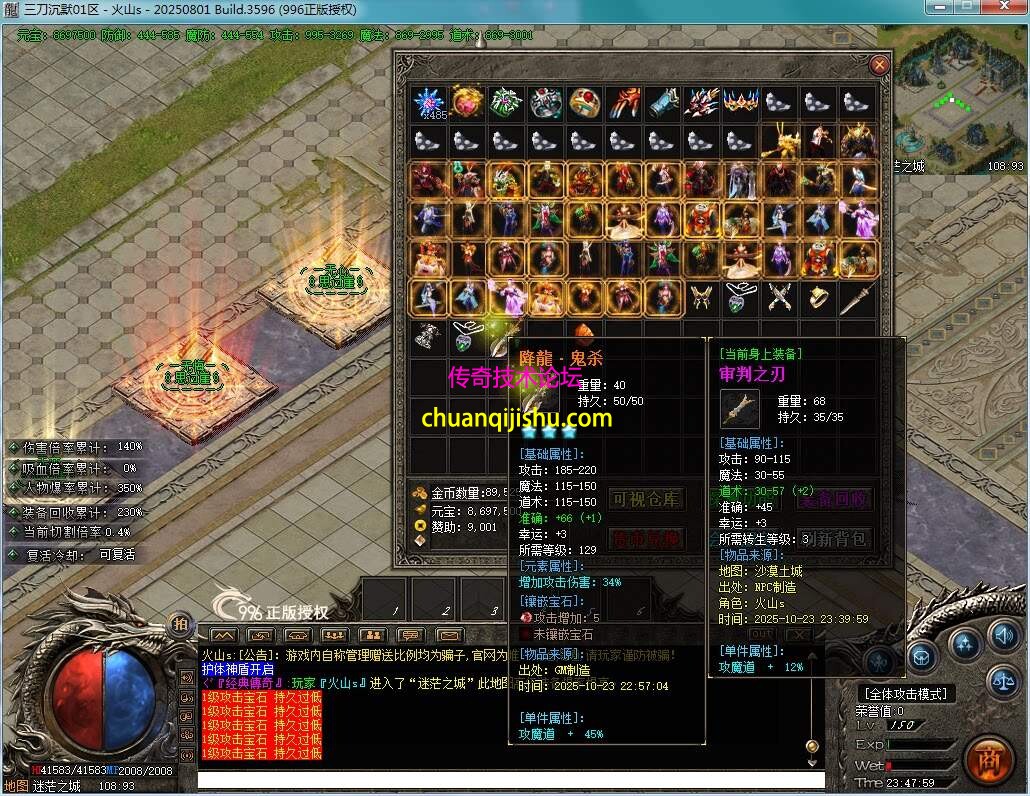The height and width of the screenshot is (796, 1030).
Task: Pick the gold ring with red gem
Action: (584, 102)
